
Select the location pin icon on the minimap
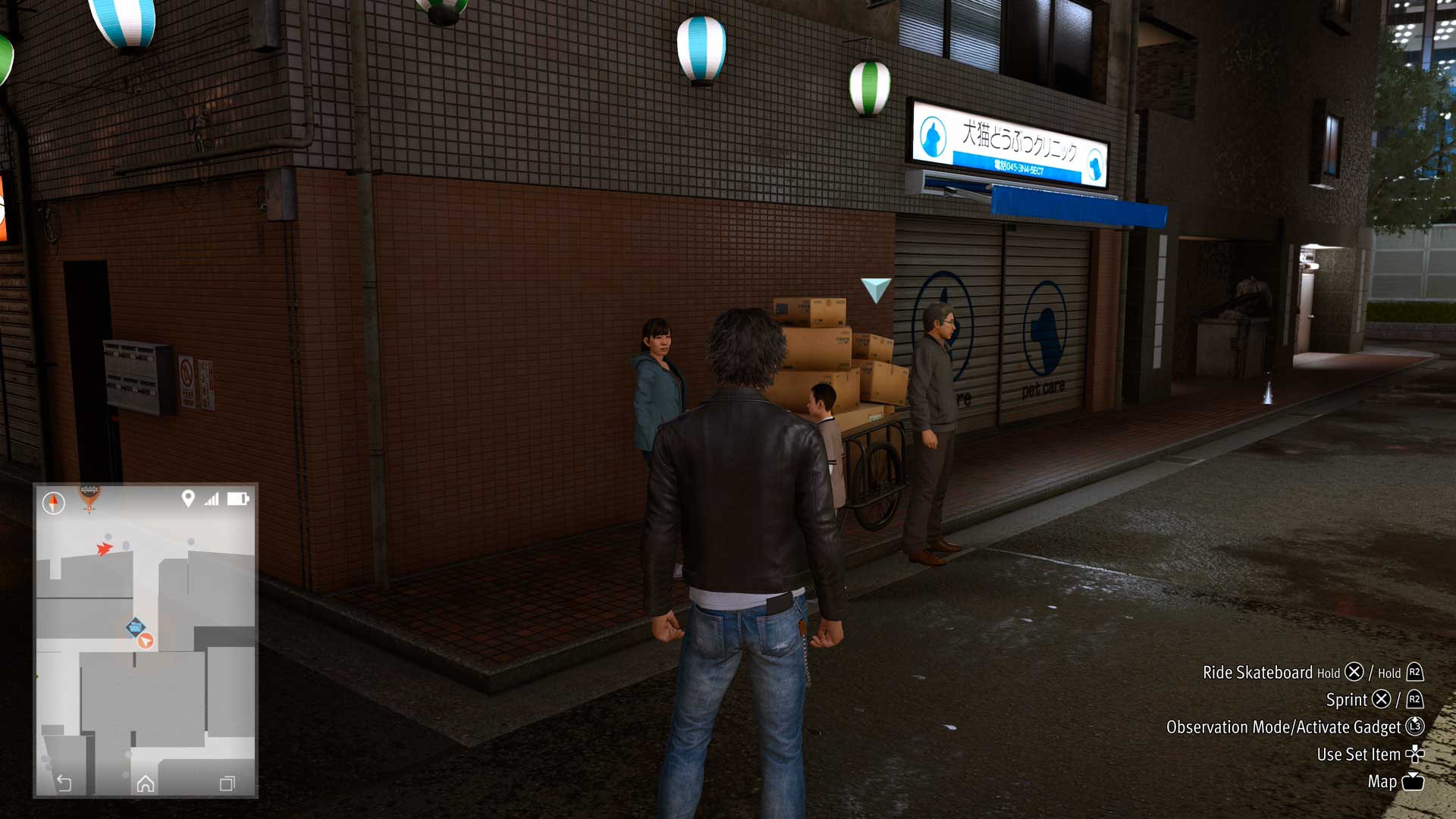[188, 498]
